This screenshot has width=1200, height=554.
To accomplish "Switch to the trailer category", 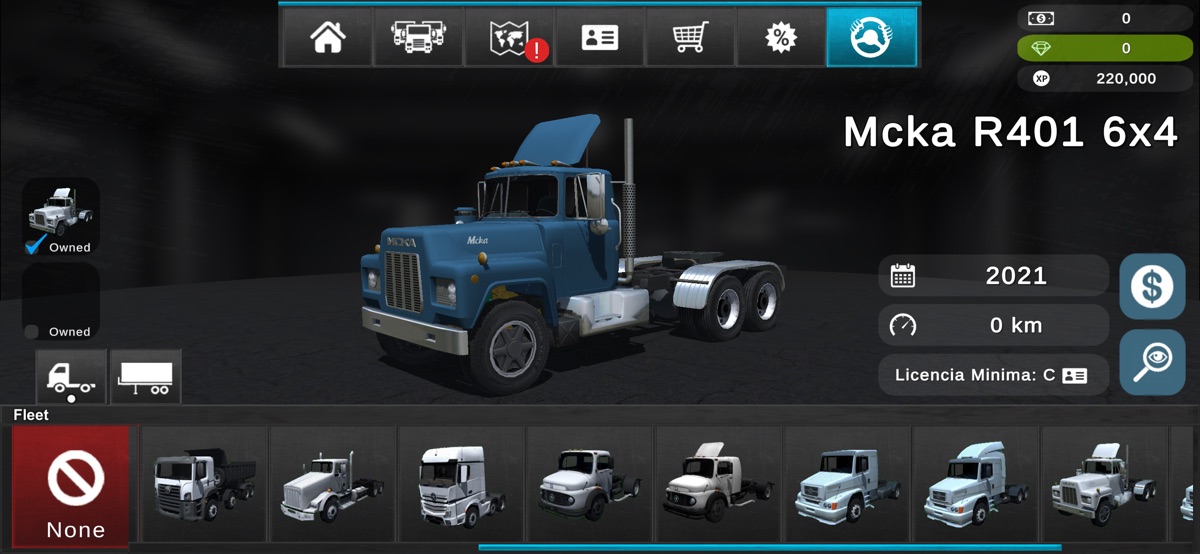I will click(146, 376).
